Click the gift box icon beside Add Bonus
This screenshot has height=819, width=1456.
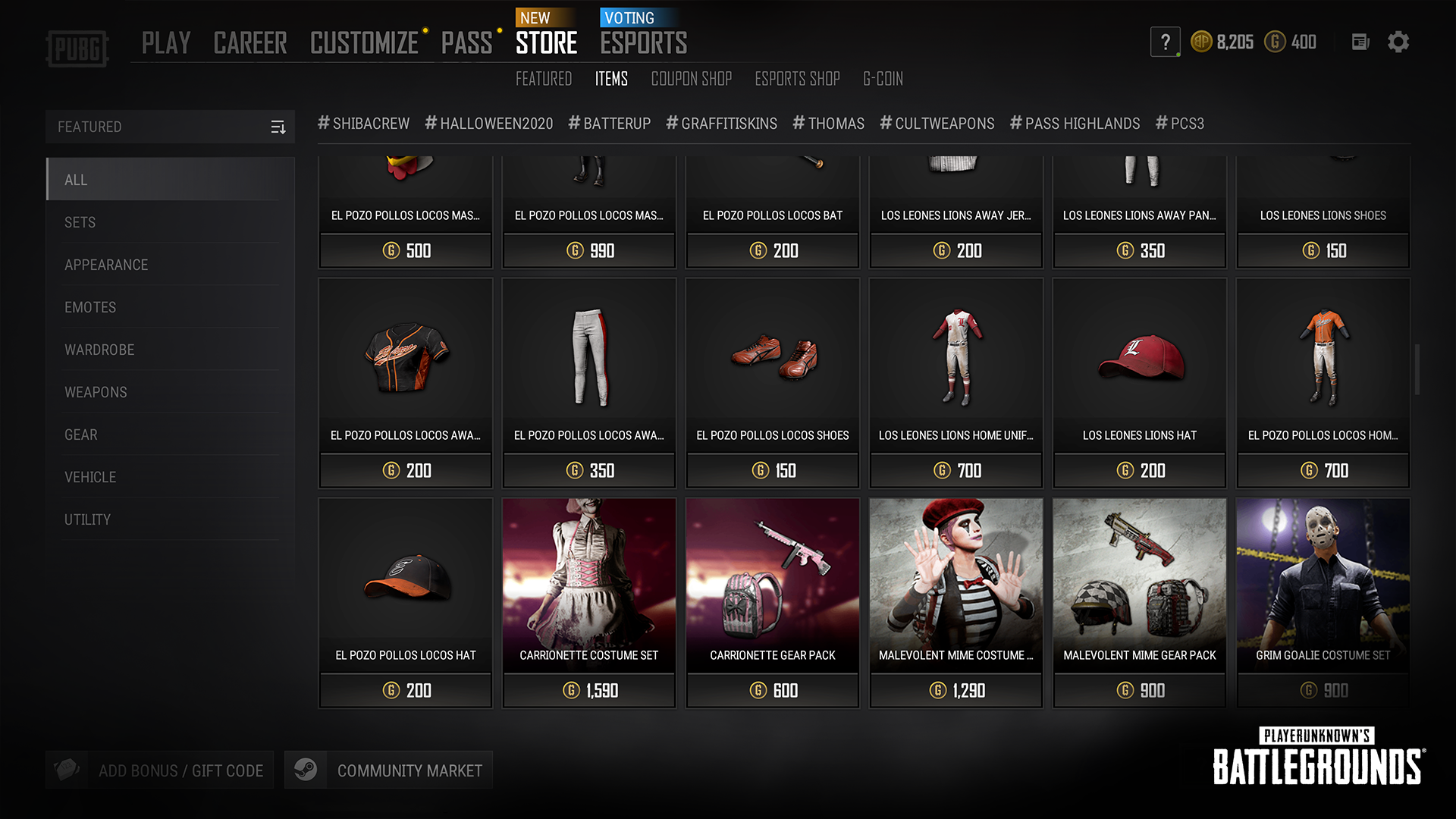67,769
